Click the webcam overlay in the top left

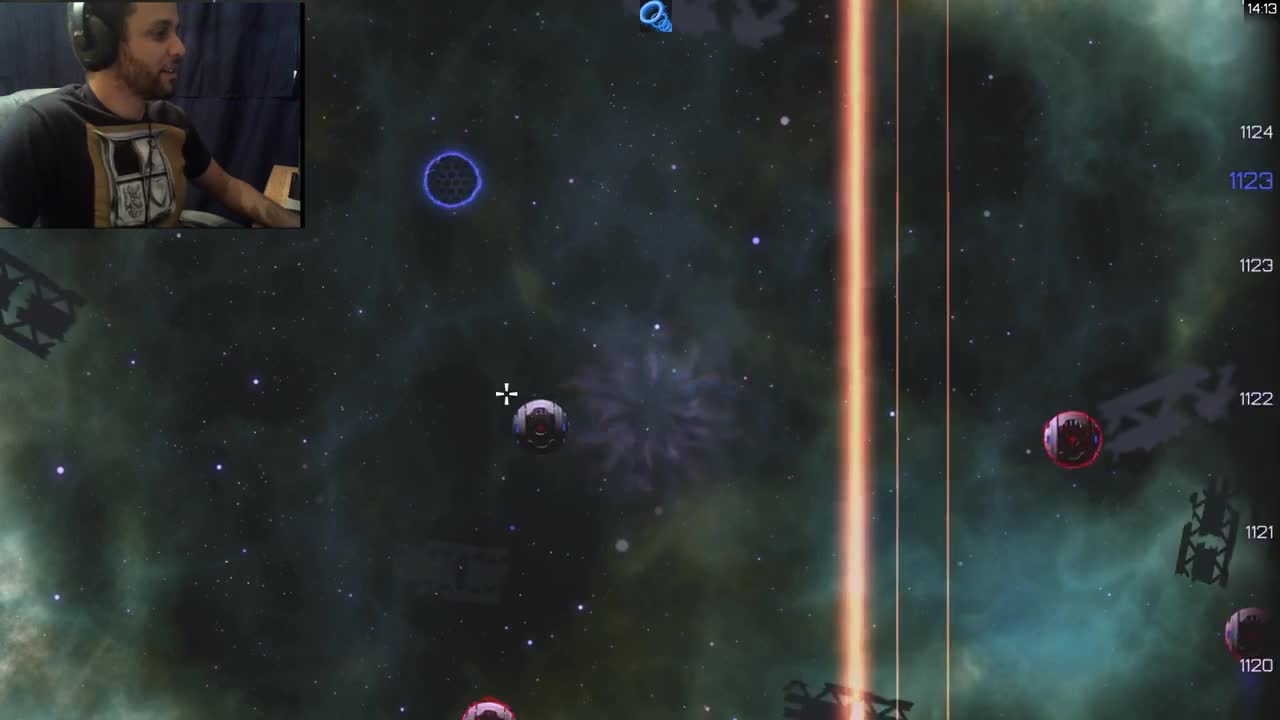pos(150,113)
